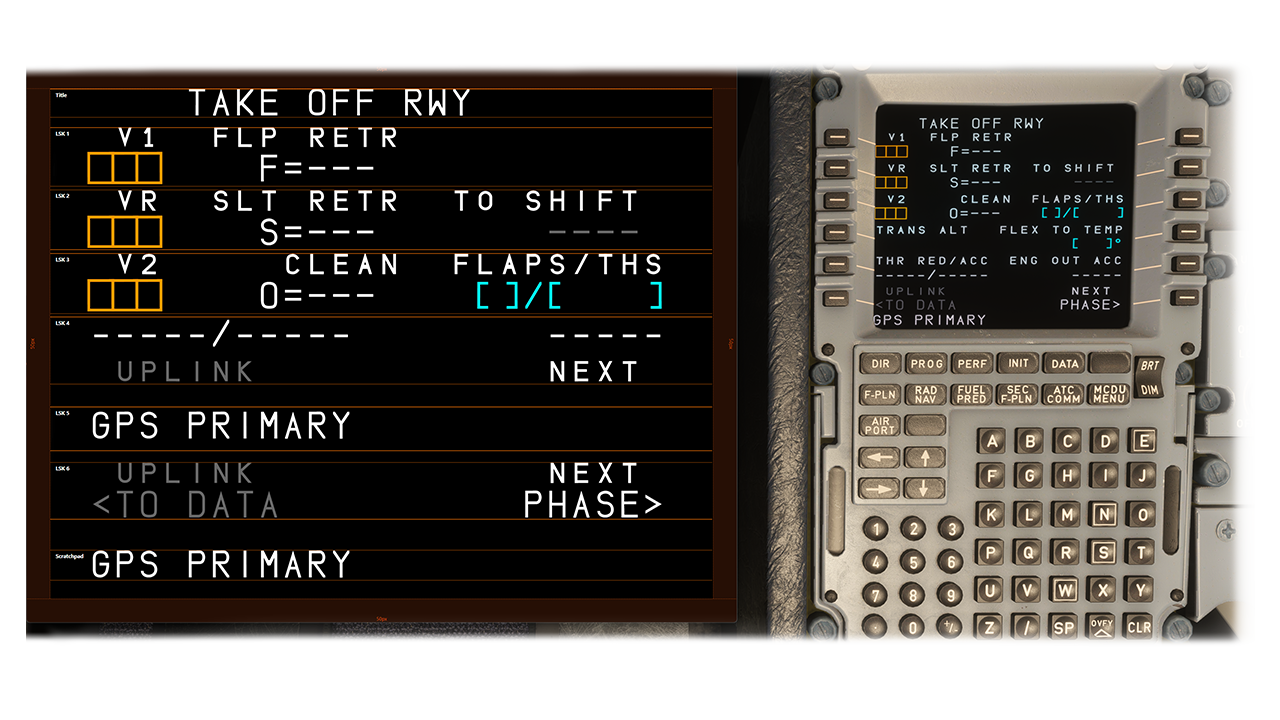Image resolution: width=1280 pixels, height=720 pixels.
Task: Click the up arrow slew key
Action: point(925,458)
